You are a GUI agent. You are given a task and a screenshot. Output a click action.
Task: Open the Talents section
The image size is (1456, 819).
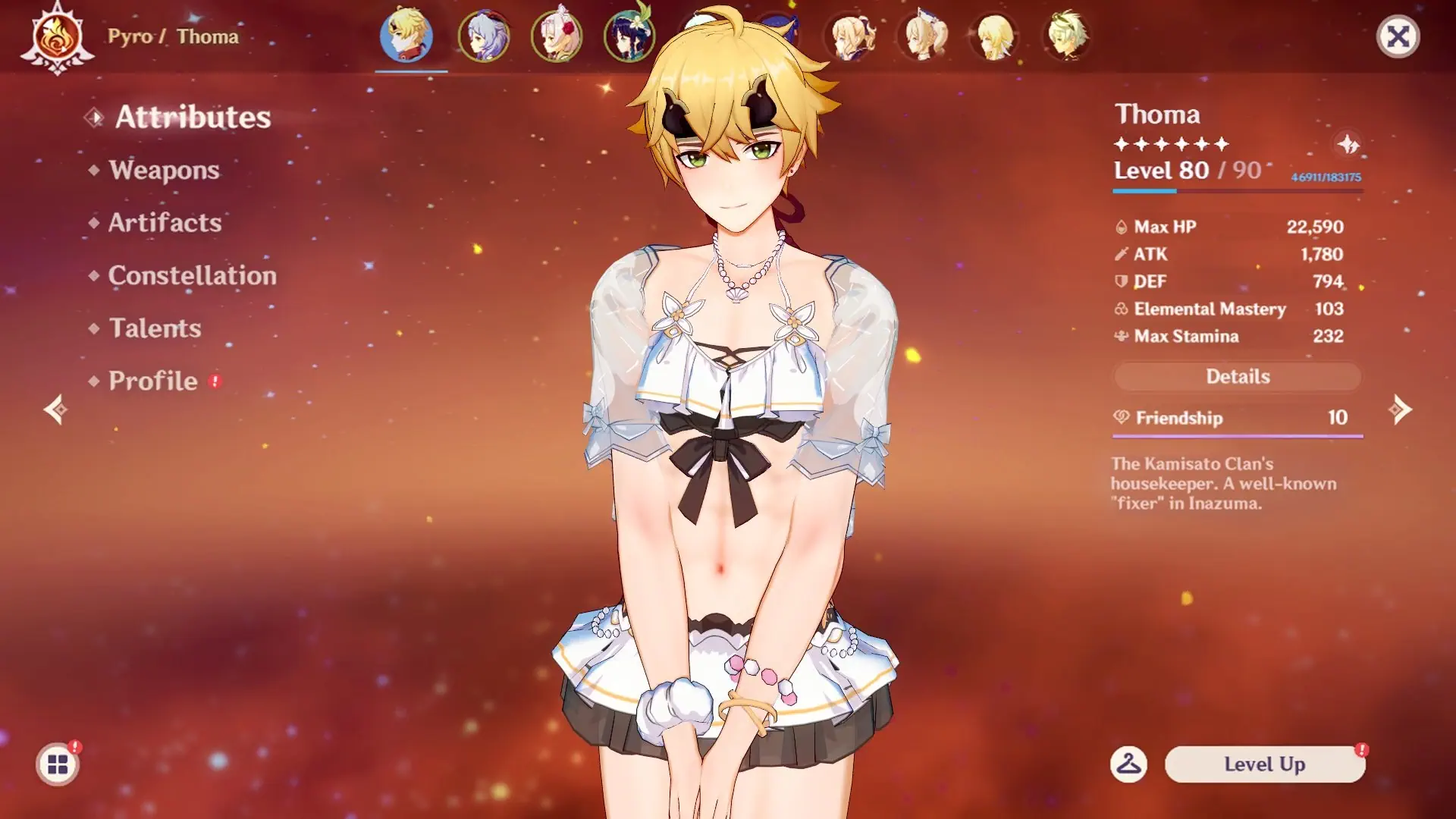(155, 328)
